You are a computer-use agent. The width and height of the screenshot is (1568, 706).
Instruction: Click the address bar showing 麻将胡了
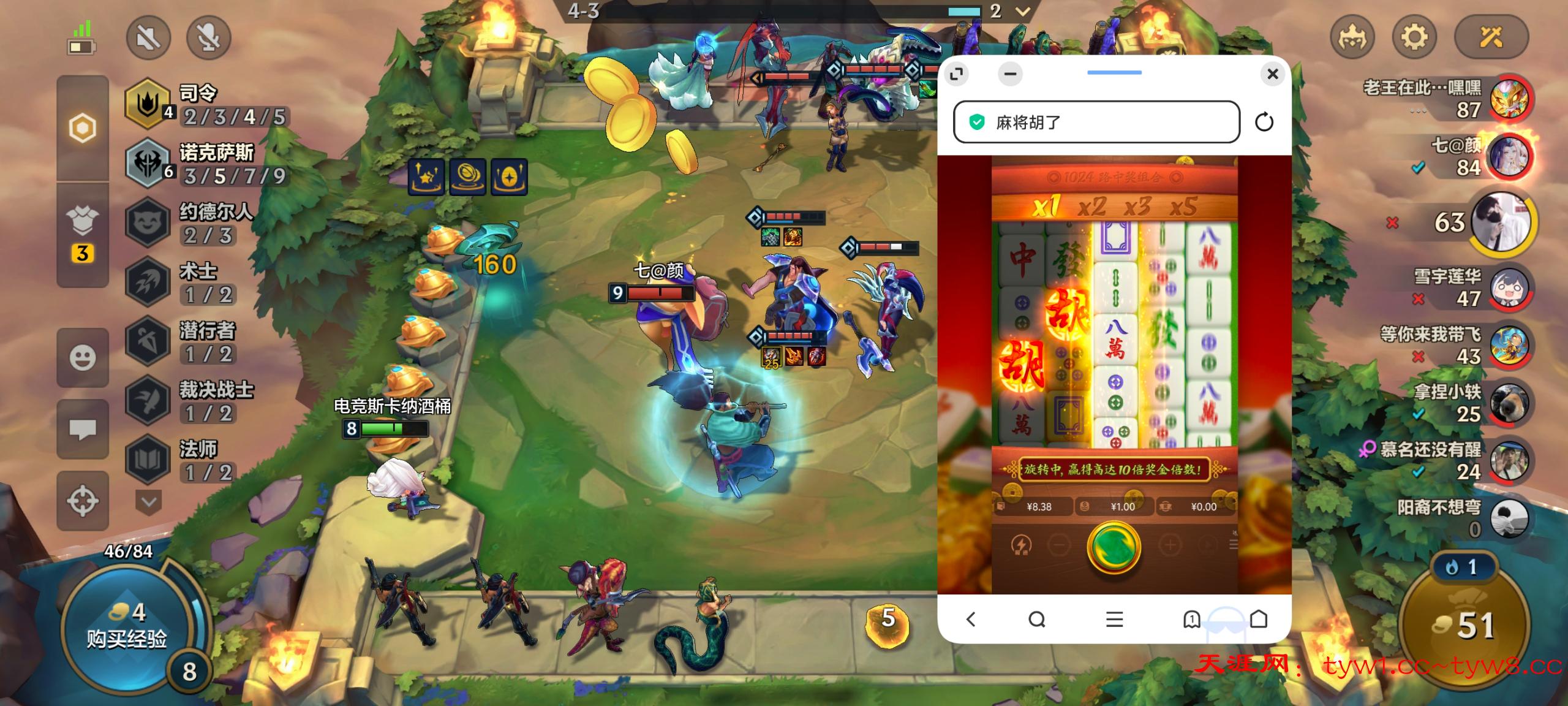[x=1096, y=122]
